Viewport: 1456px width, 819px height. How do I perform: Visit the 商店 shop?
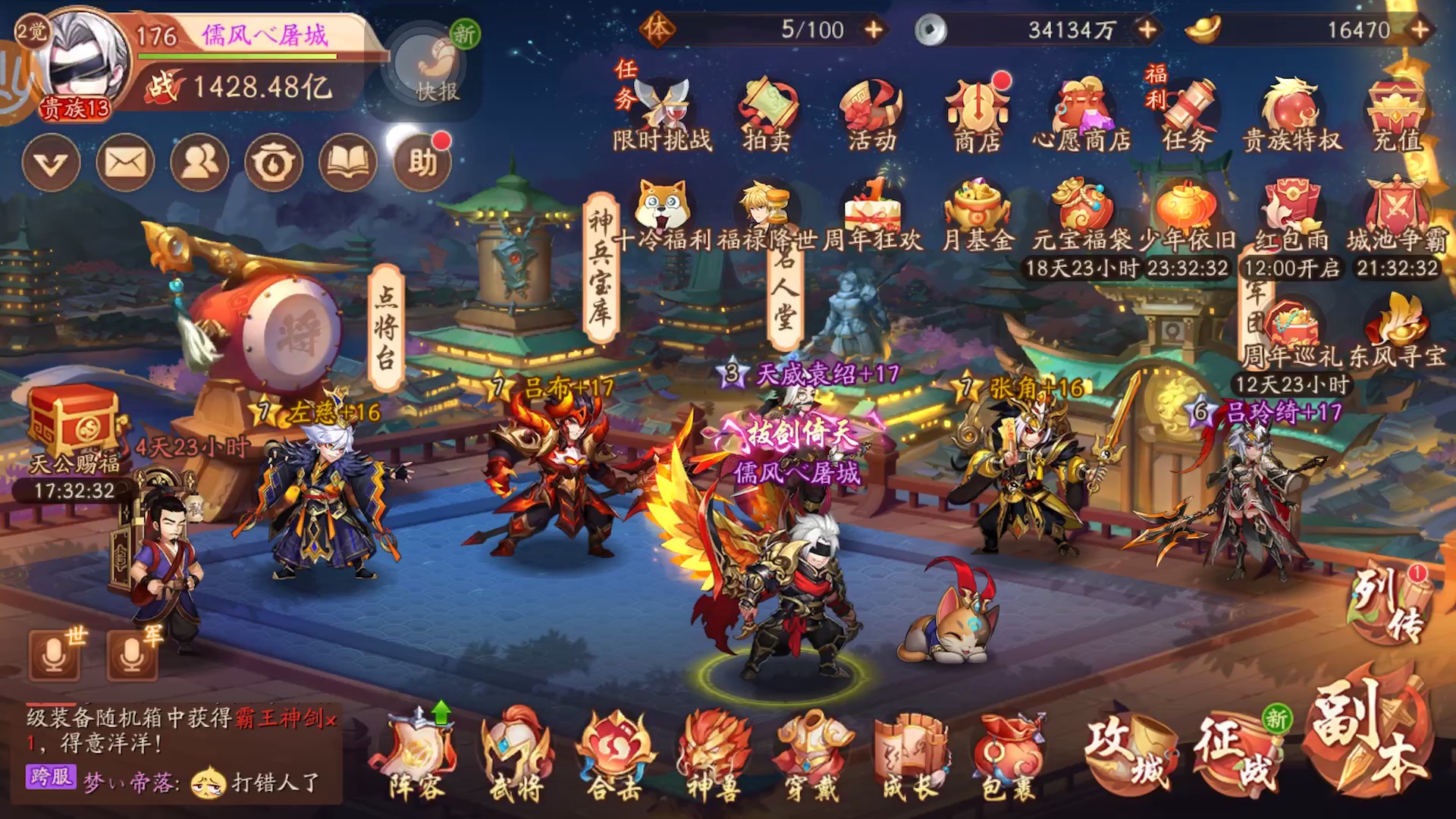977,114
